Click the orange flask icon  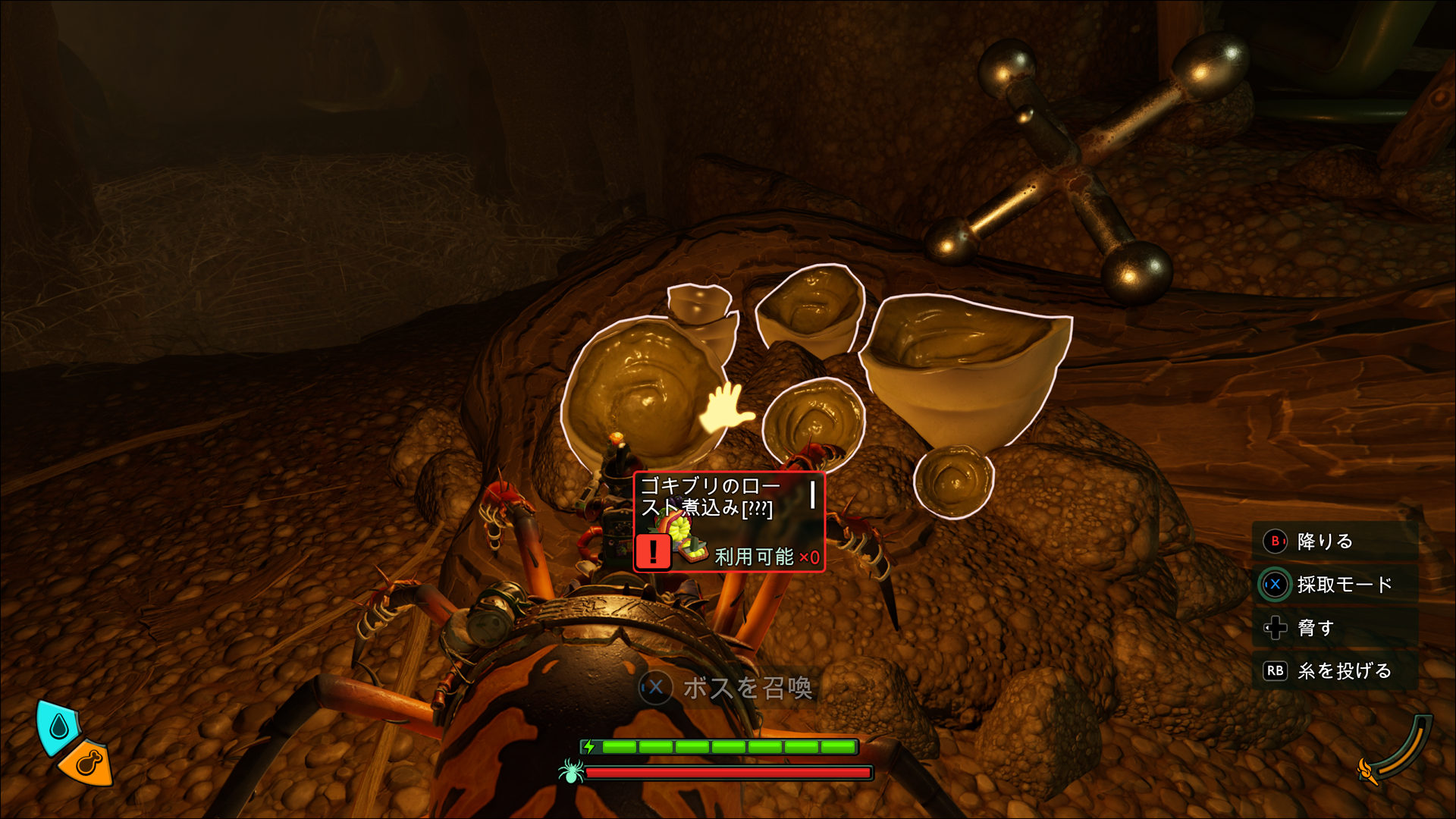[x=86, y=762]
